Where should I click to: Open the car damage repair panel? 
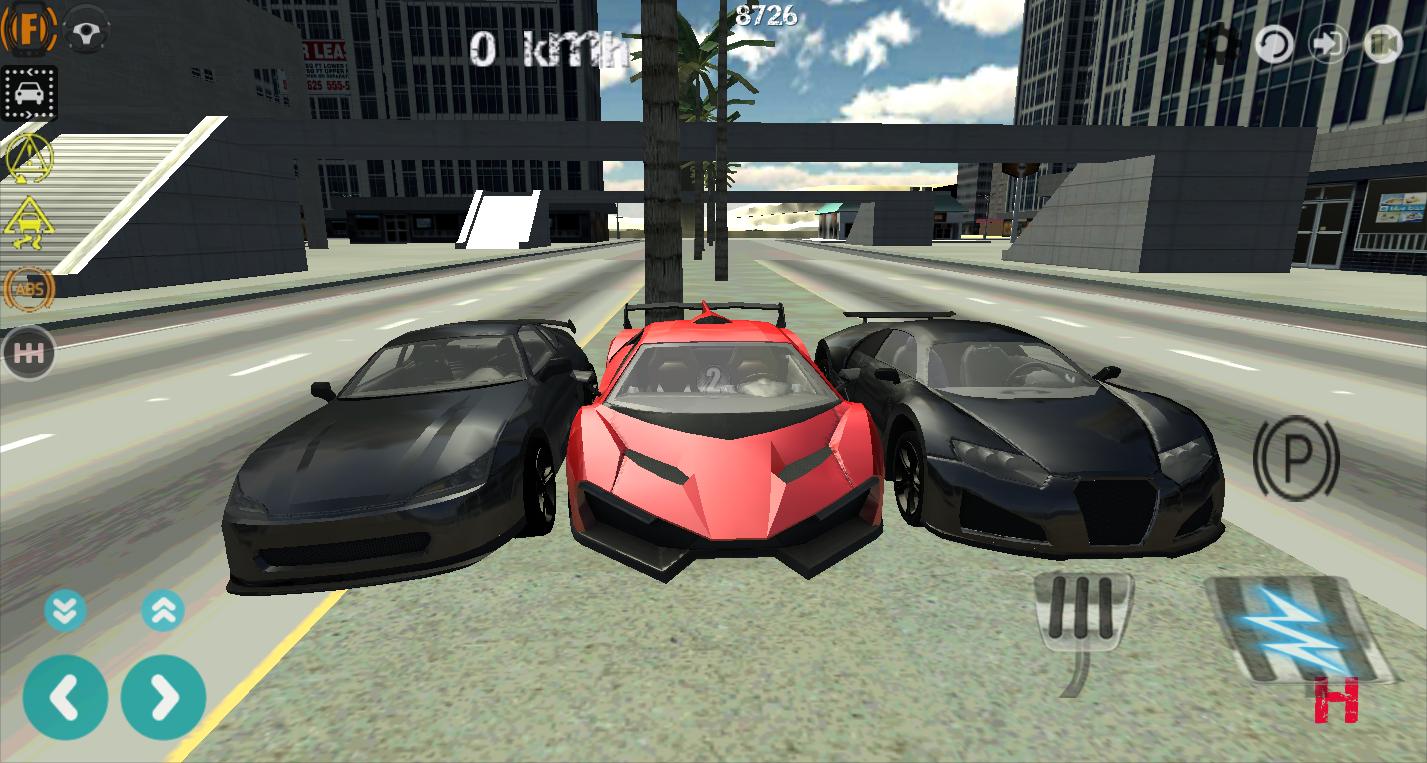tap(29, 94)
